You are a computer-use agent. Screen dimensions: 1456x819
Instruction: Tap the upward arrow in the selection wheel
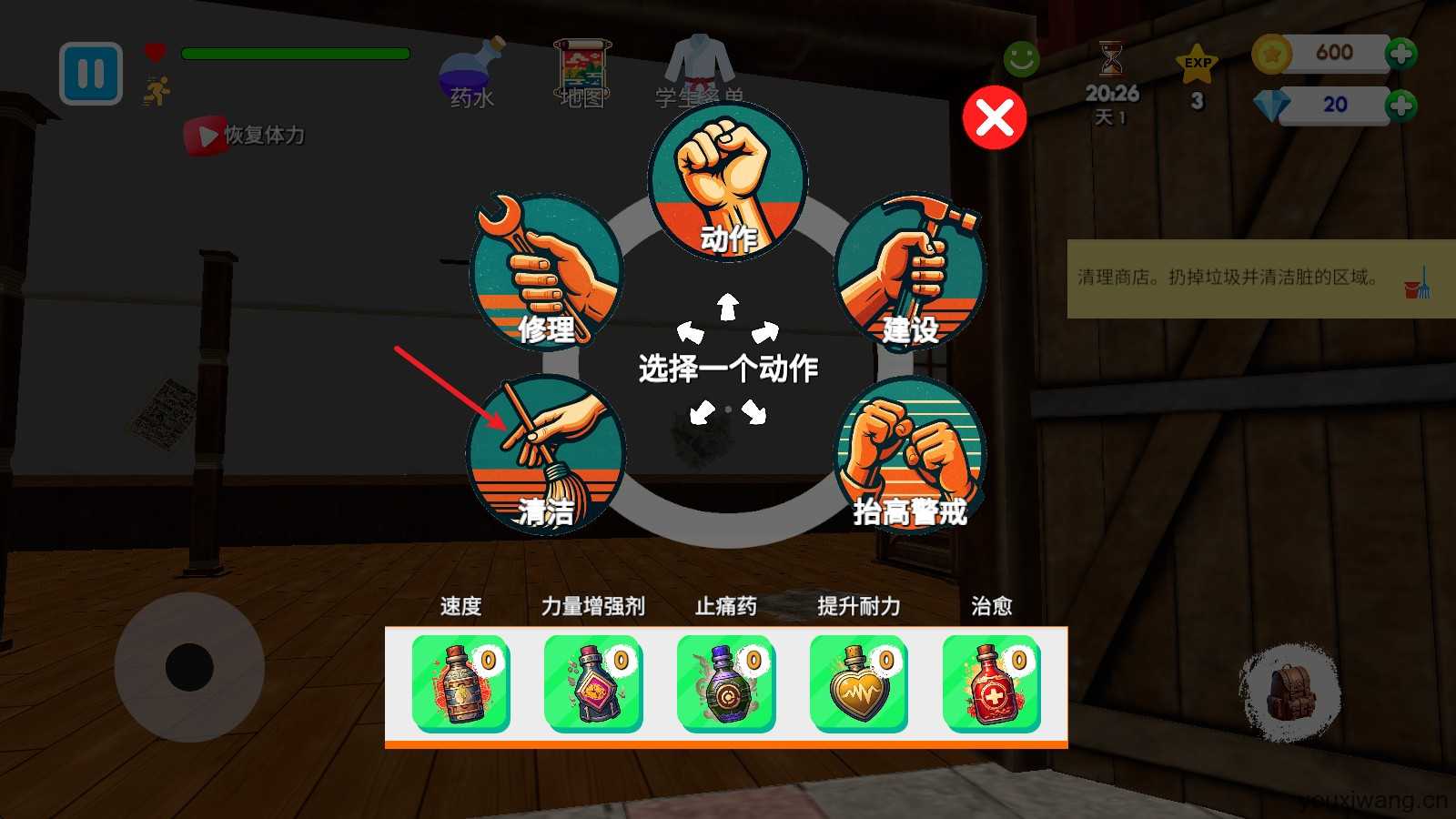pyautogui.click(x=726, y=305)
